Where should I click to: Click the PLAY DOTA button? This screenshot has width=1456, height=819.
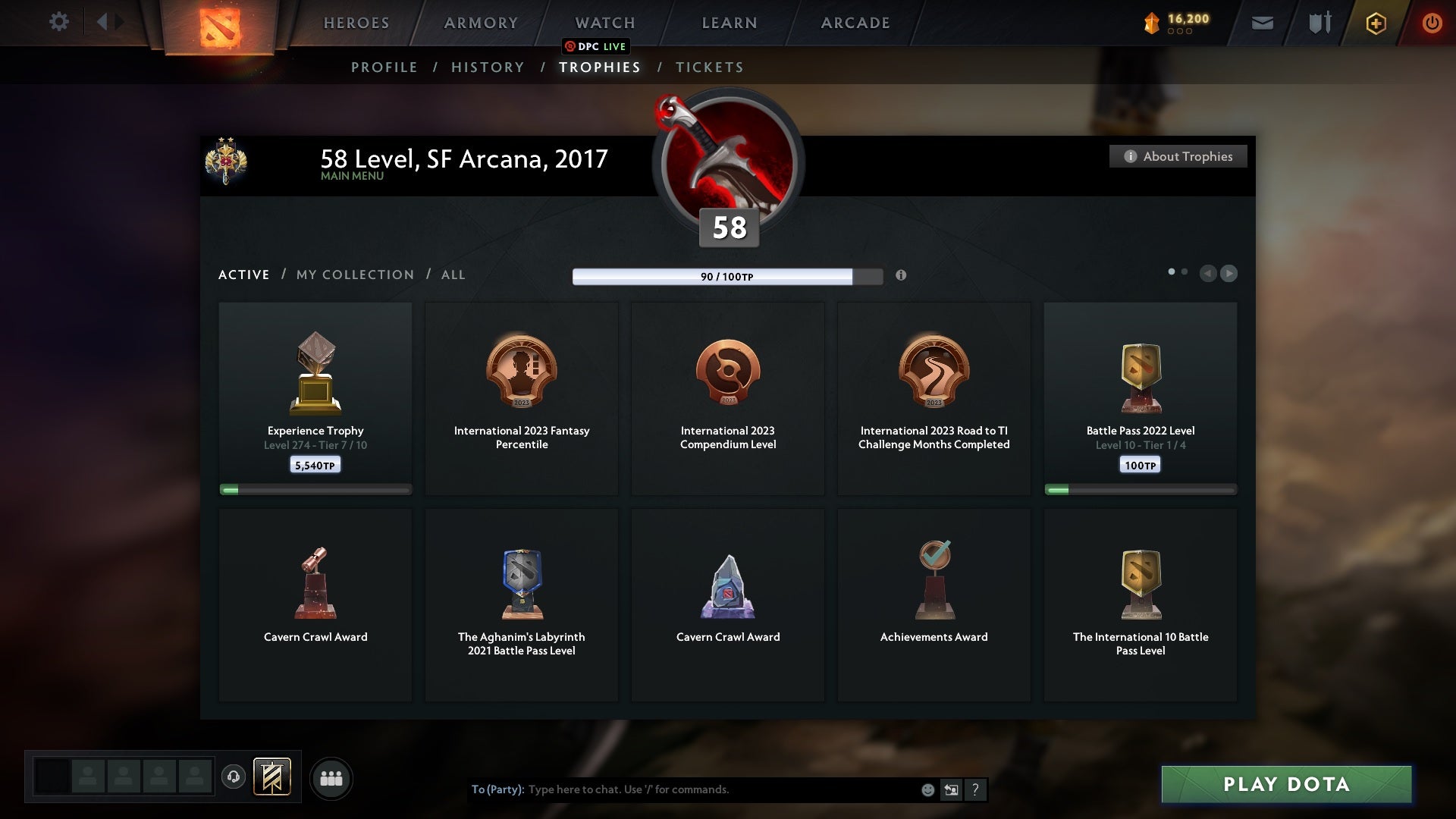(x=1285, y=785)
